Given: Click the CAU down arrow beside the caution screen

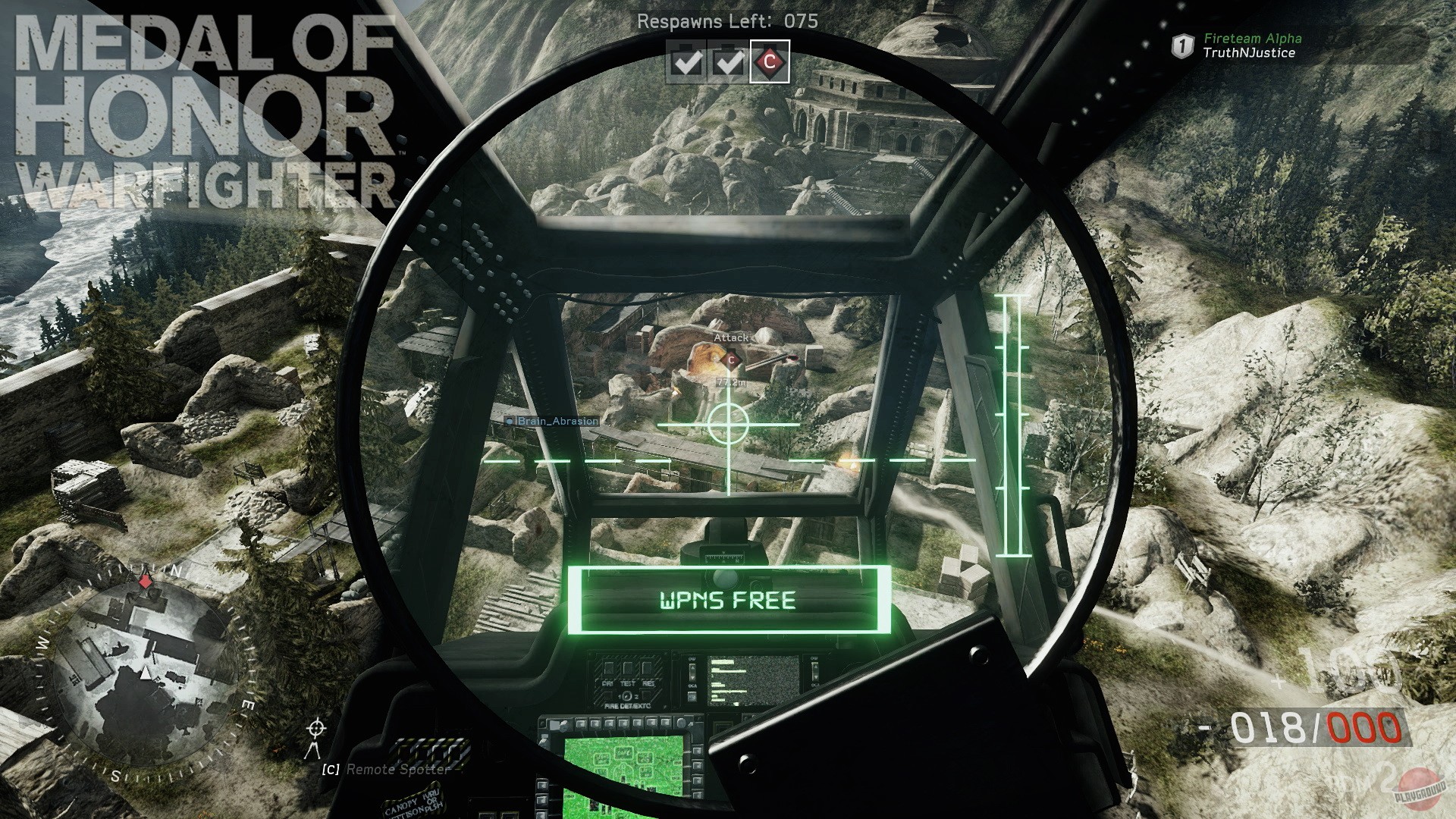Looking at the screenshot, I should pos(692,678).
